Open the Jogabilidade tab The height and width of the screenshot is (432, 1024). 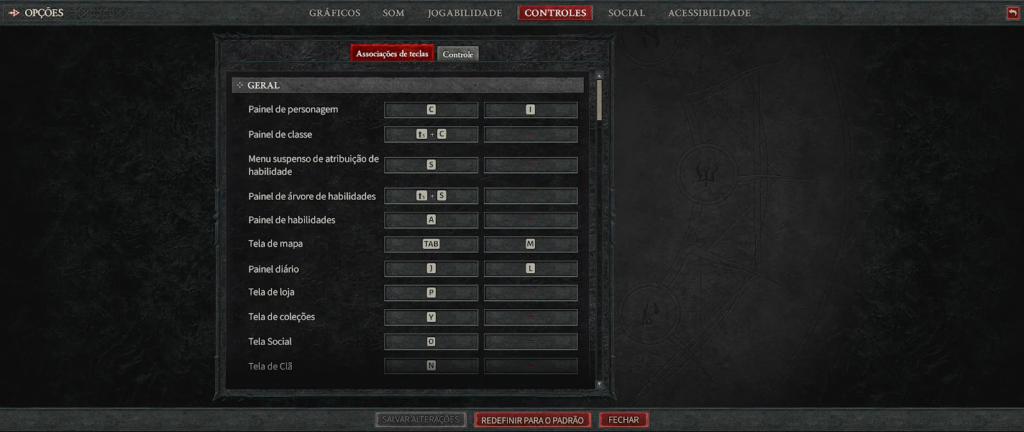click(464, 13)
